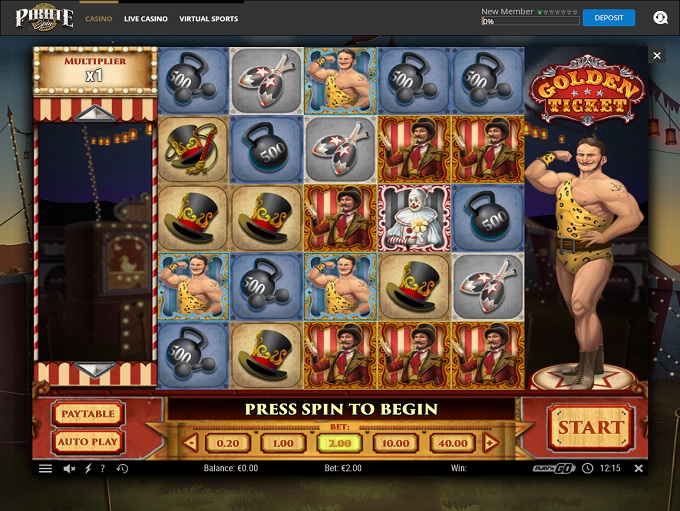Select the 0.20 bet amount
The height and width of the screenshot is (511, 680).
click(x=228, y=443)
